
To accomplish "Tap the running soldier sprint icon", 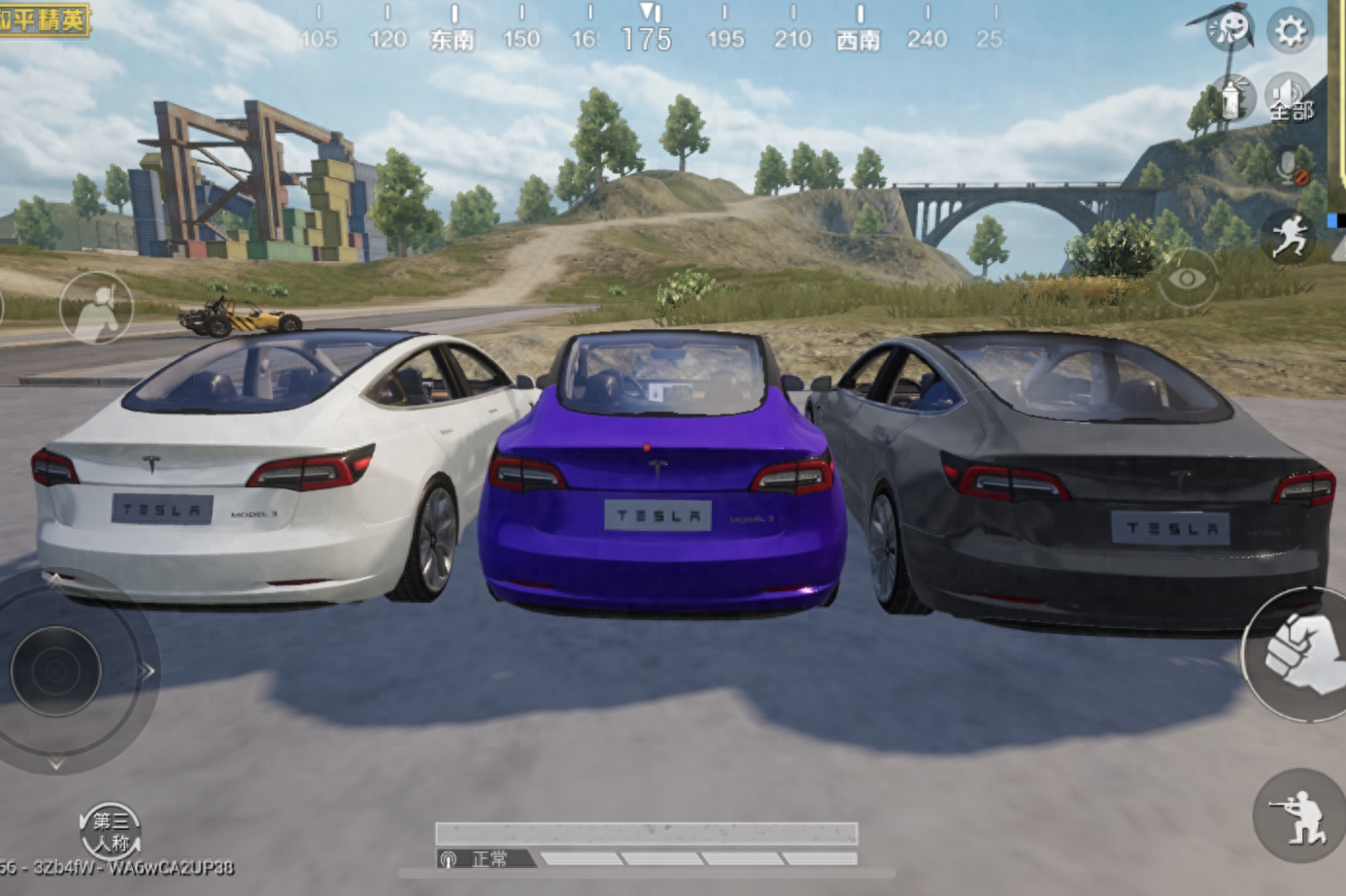I will [x=1290, y=236].
